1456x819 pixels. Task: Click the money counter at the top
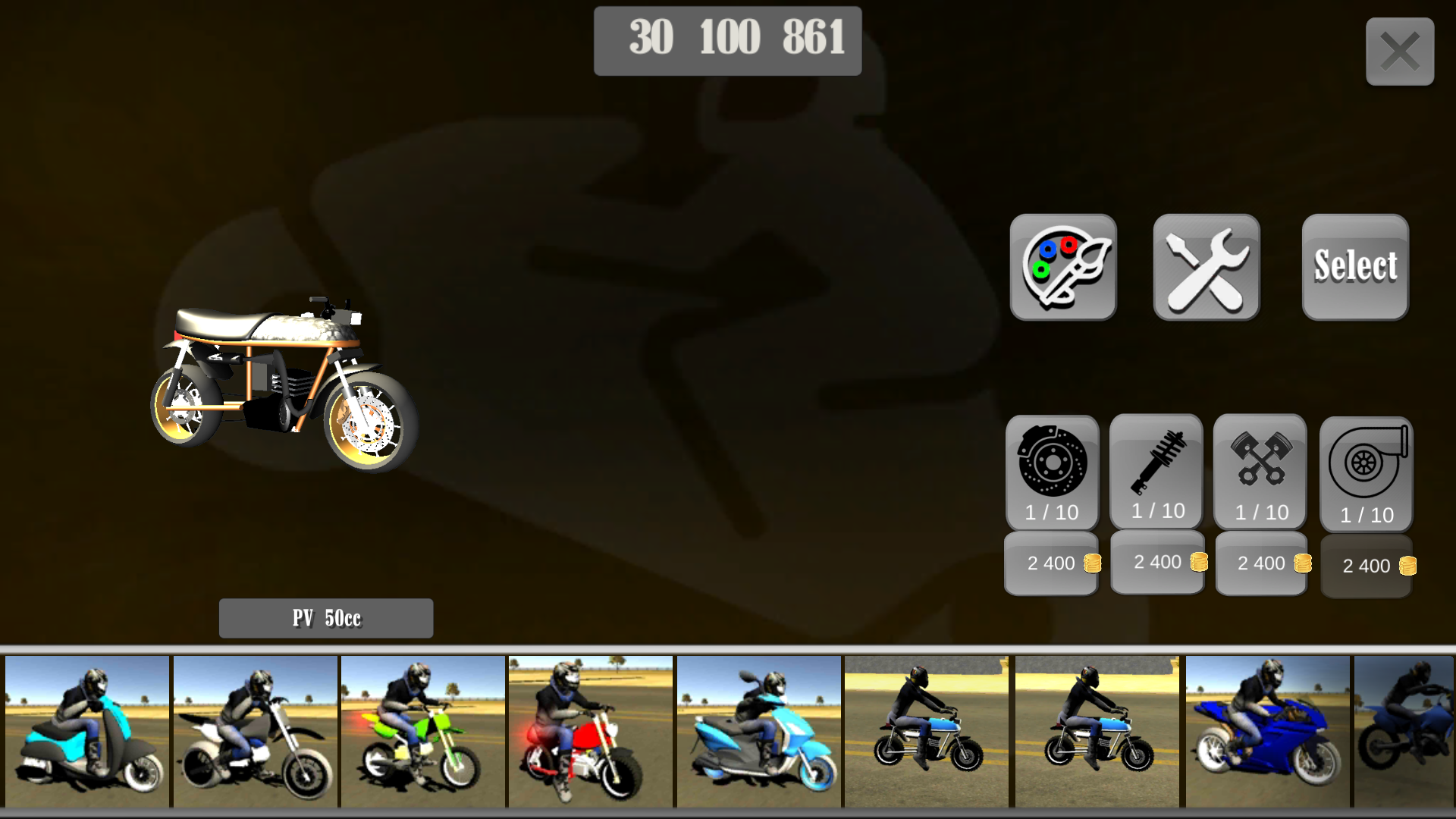click(x=727, y=40)
